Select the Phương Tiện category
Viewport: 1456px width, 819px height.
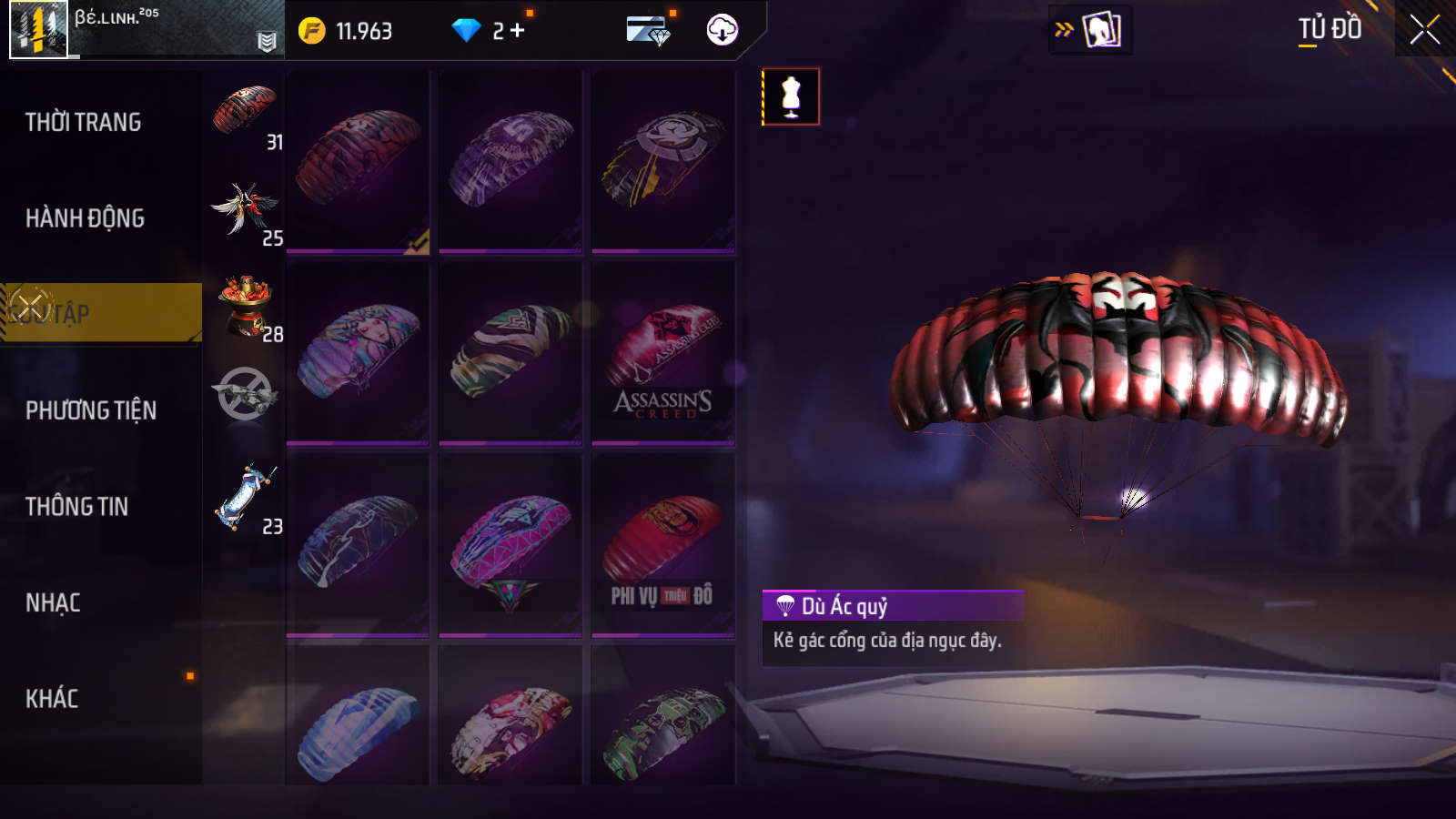[91, 410]
